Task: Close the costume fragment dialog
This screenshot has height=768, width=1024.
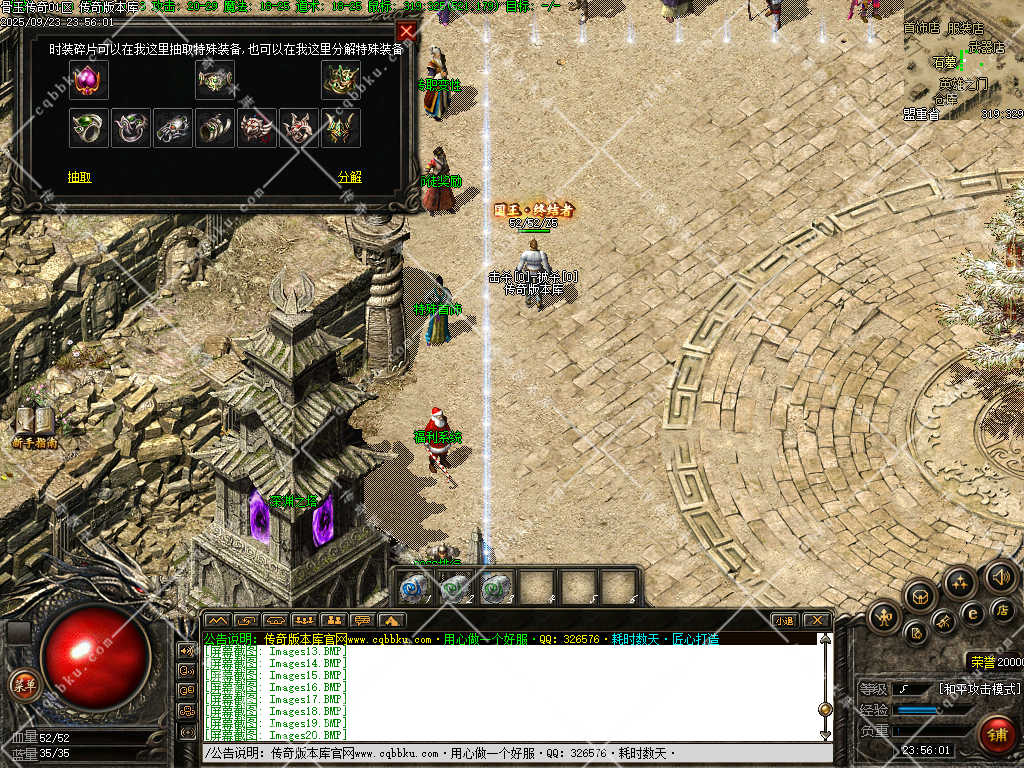Action: (406, 31)
